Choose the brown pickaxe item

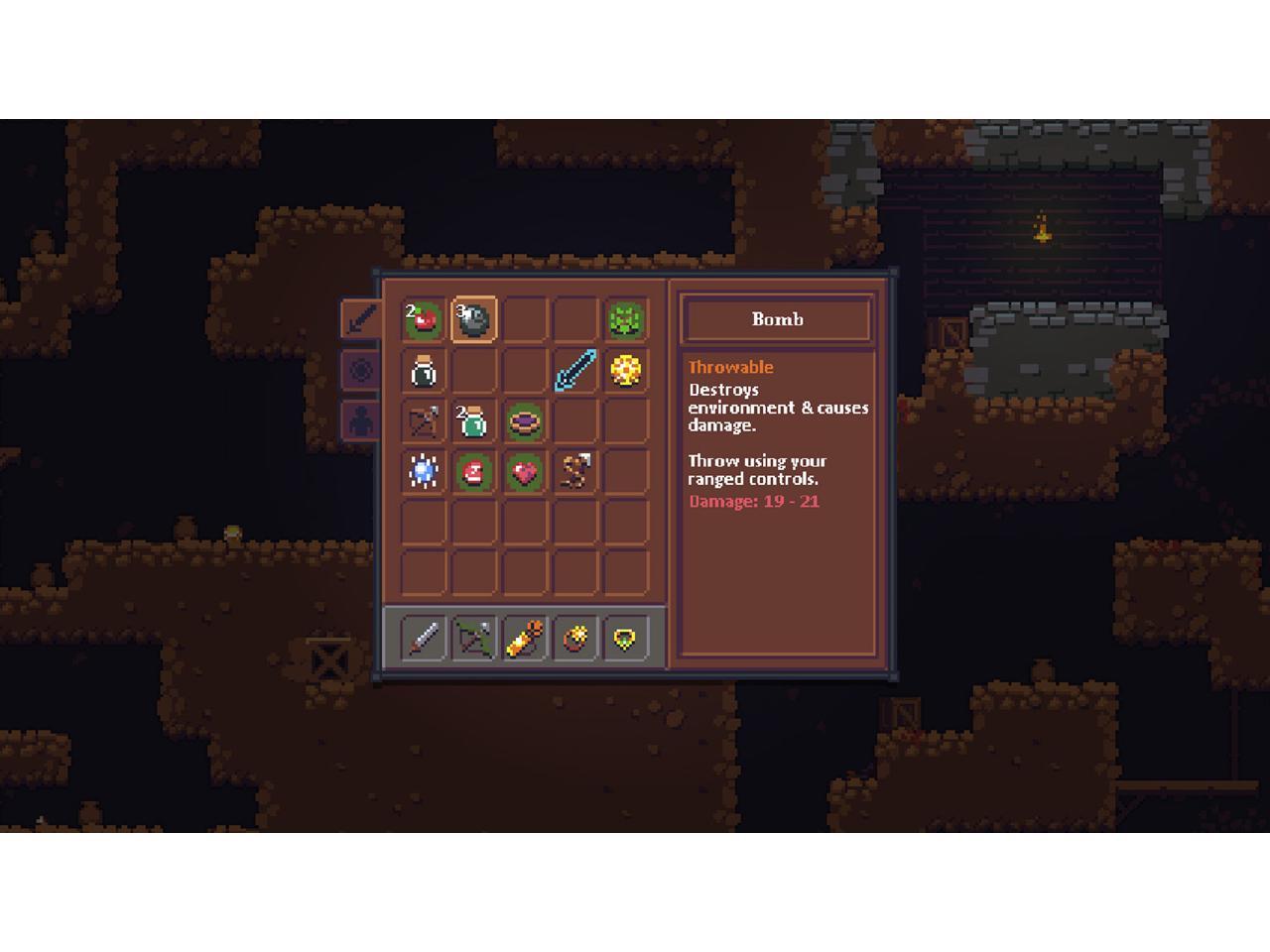(x=575, y=472)
